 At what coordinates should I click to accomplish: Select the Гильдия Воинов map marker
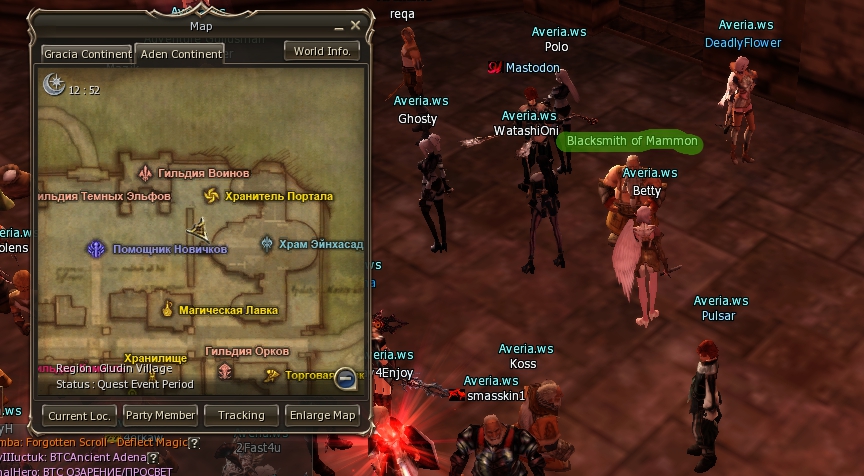[x=145, y=173]
